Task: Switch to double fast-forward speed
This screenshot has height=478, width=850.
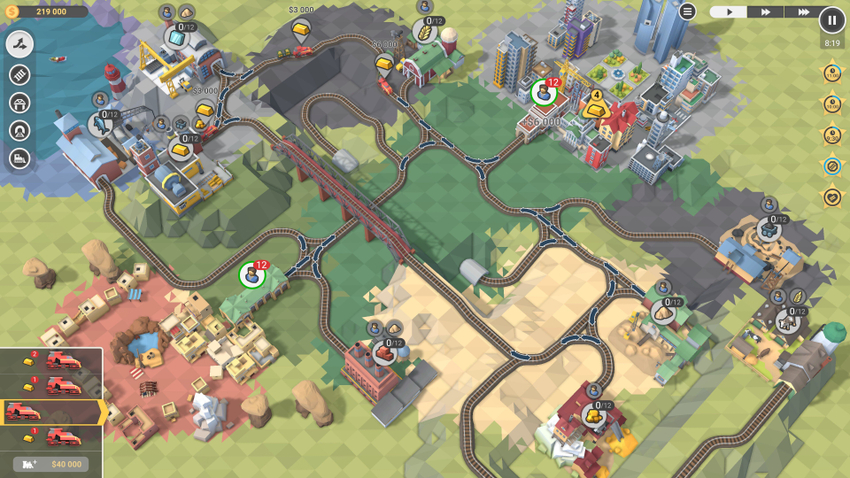Action: [x=766, y=12]
